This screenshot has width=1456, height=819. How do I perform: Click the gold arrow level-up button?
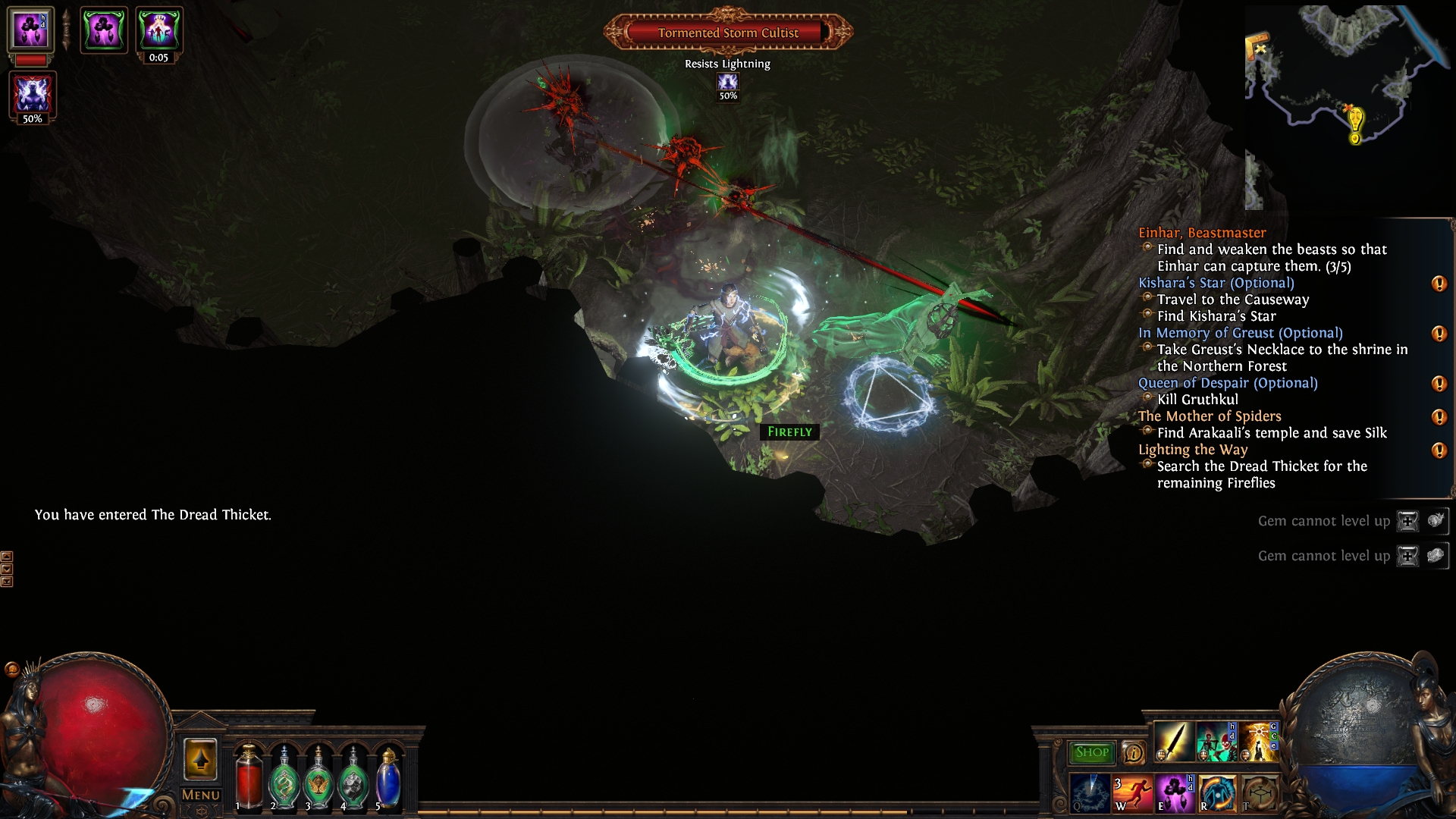coord(200,760)
